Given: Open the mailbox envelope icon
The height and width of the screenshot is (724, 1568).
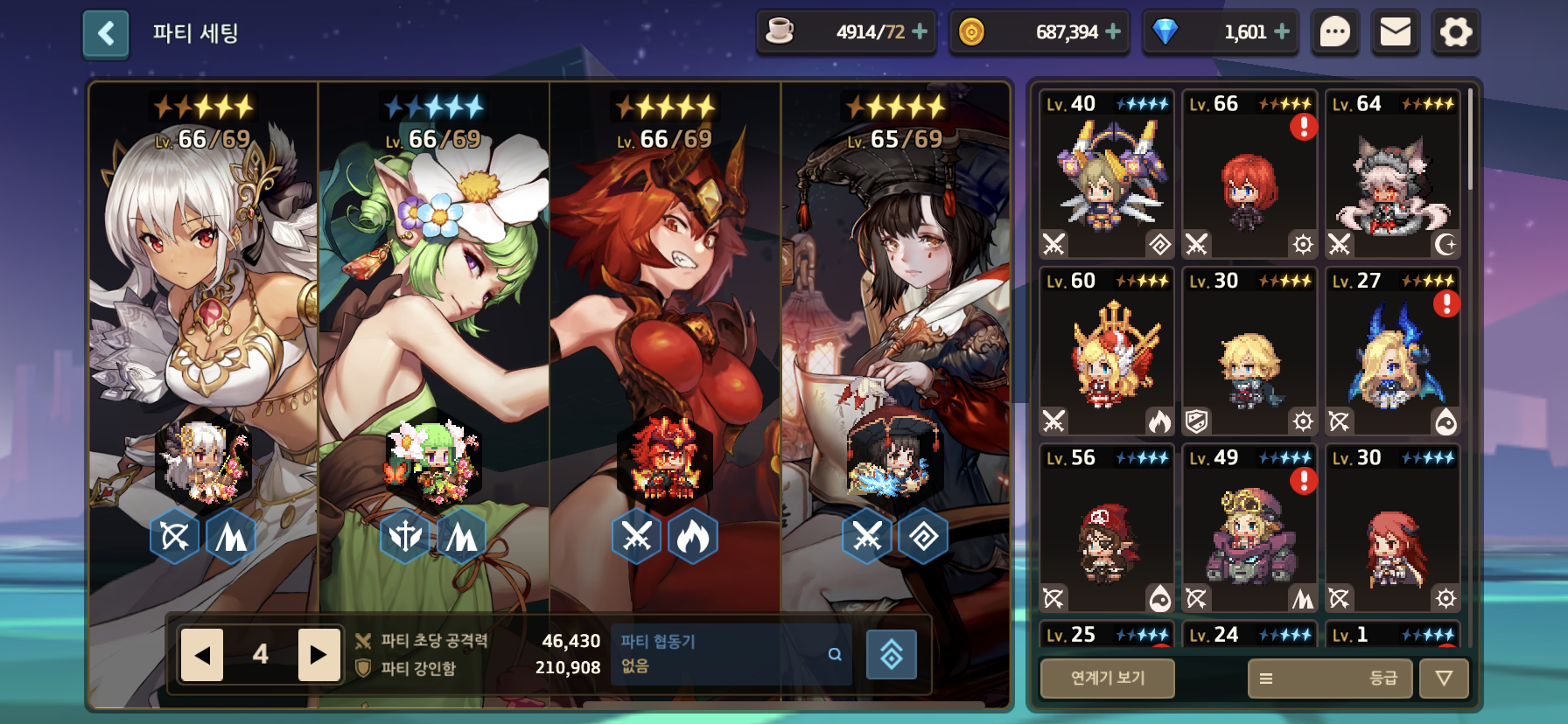Looking at the screenshot, I should 1395,33.
